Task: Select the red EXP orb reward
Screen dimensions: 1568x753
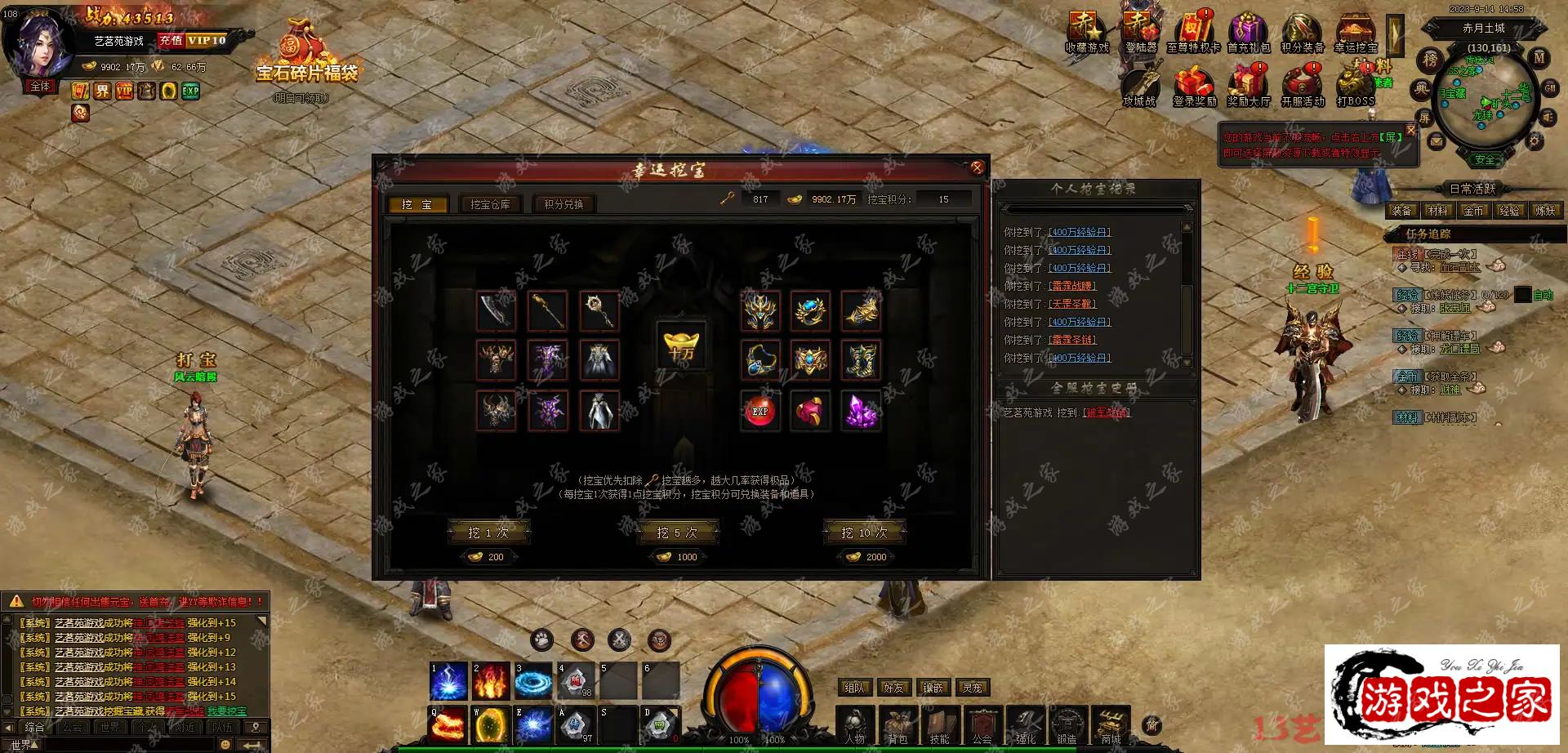Action: (760, 411)
